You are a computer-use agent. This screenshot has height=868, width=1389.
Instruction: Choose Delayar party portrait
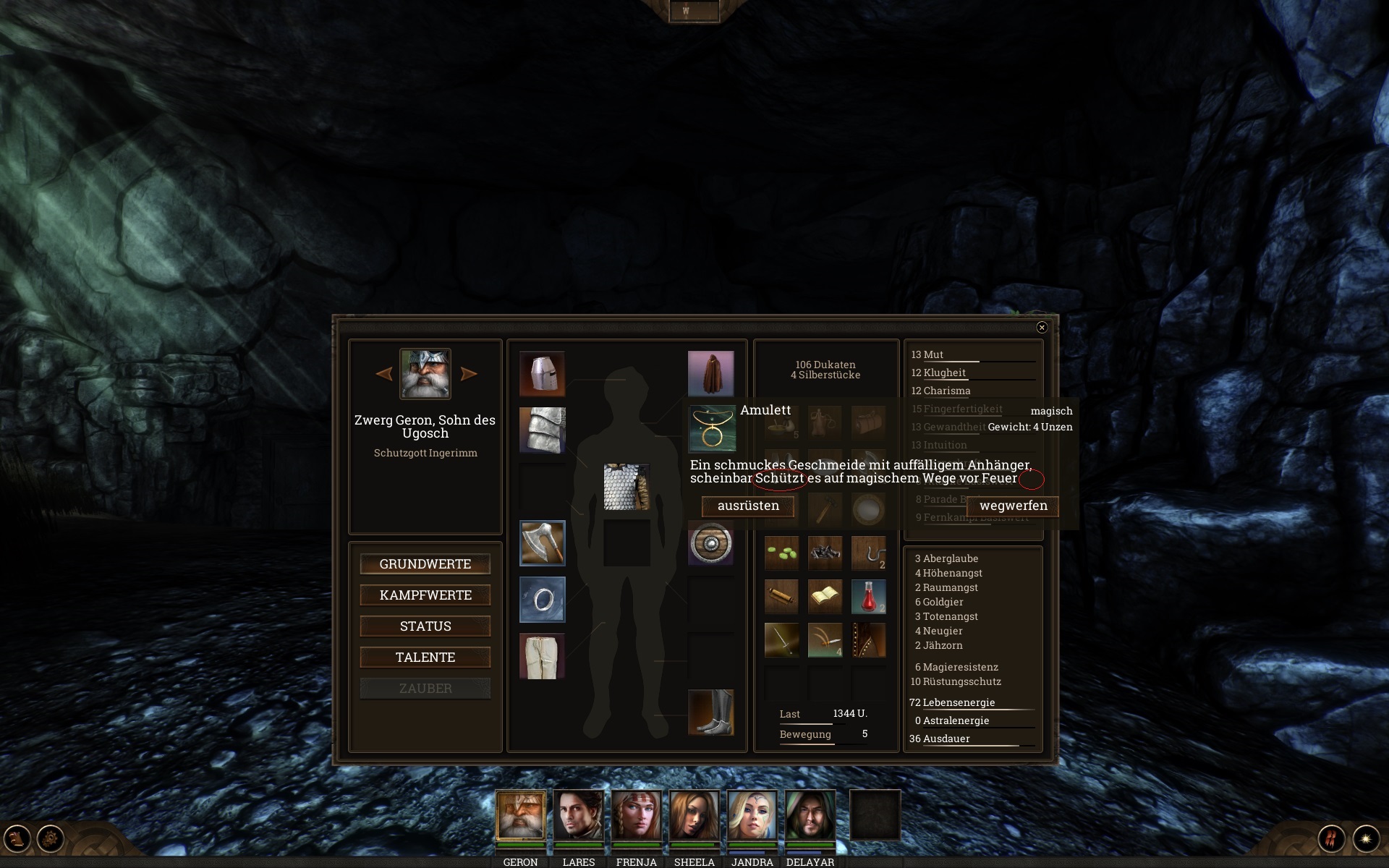[810, 815]
